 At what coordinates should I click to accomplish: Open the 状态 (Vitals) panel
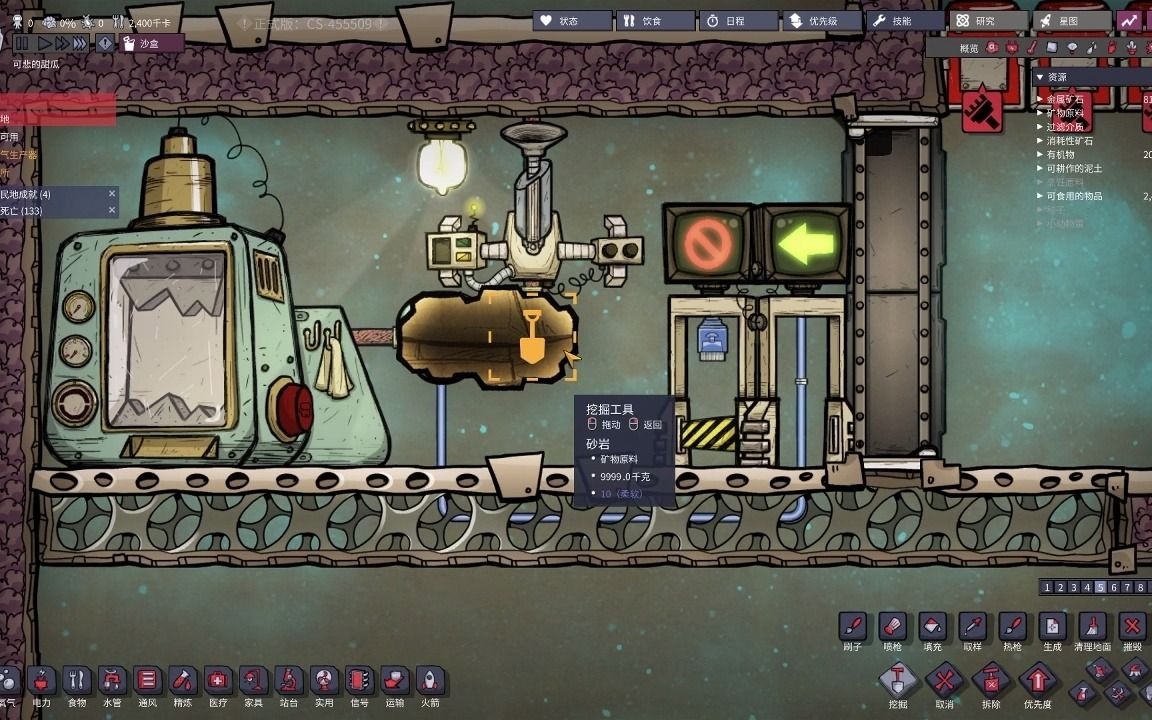(x=571, y=21)
